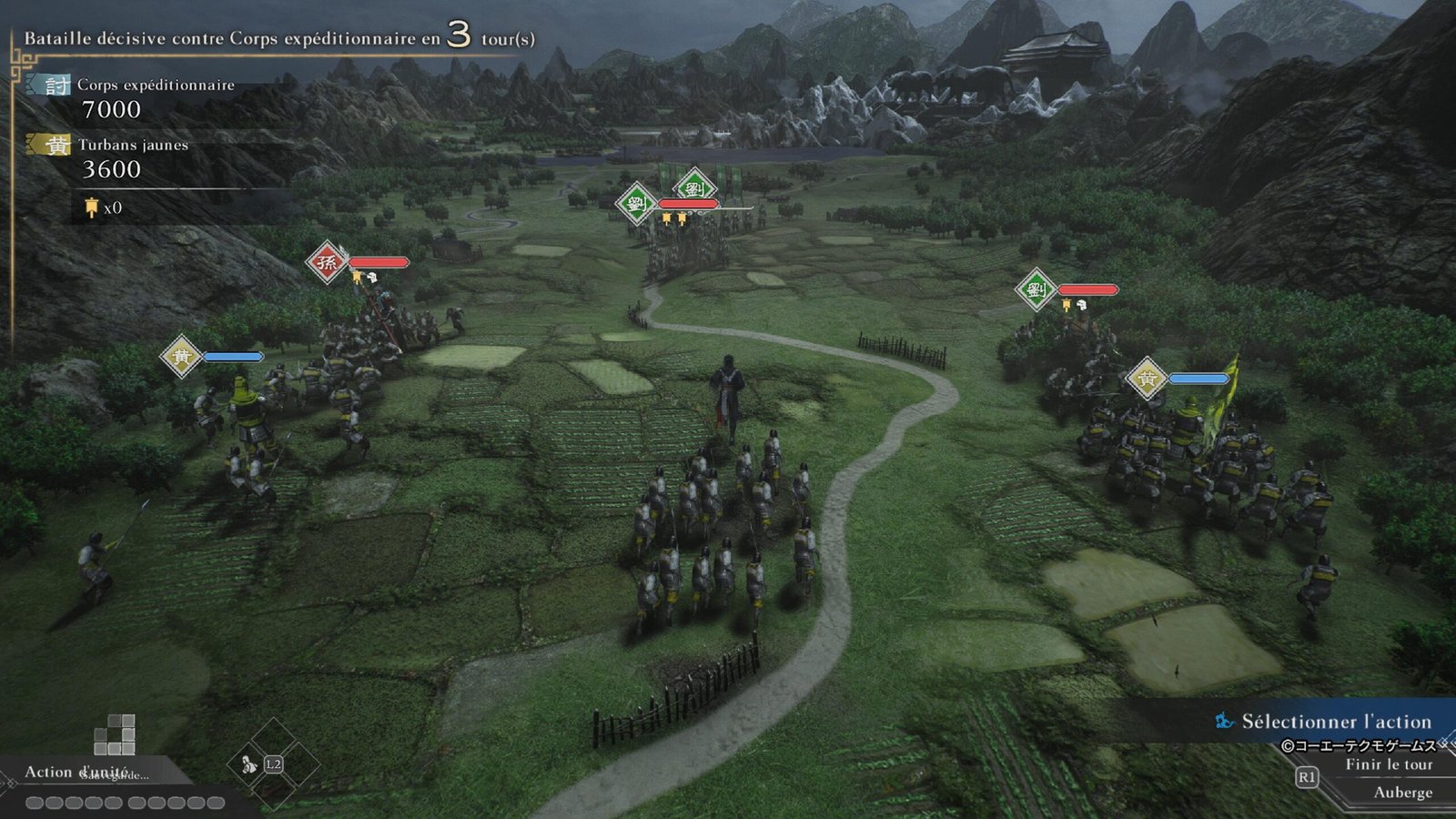This screenshot has width=1456, height=819.
Task: Open the Action d'unité panel
Action: (76, 772)
